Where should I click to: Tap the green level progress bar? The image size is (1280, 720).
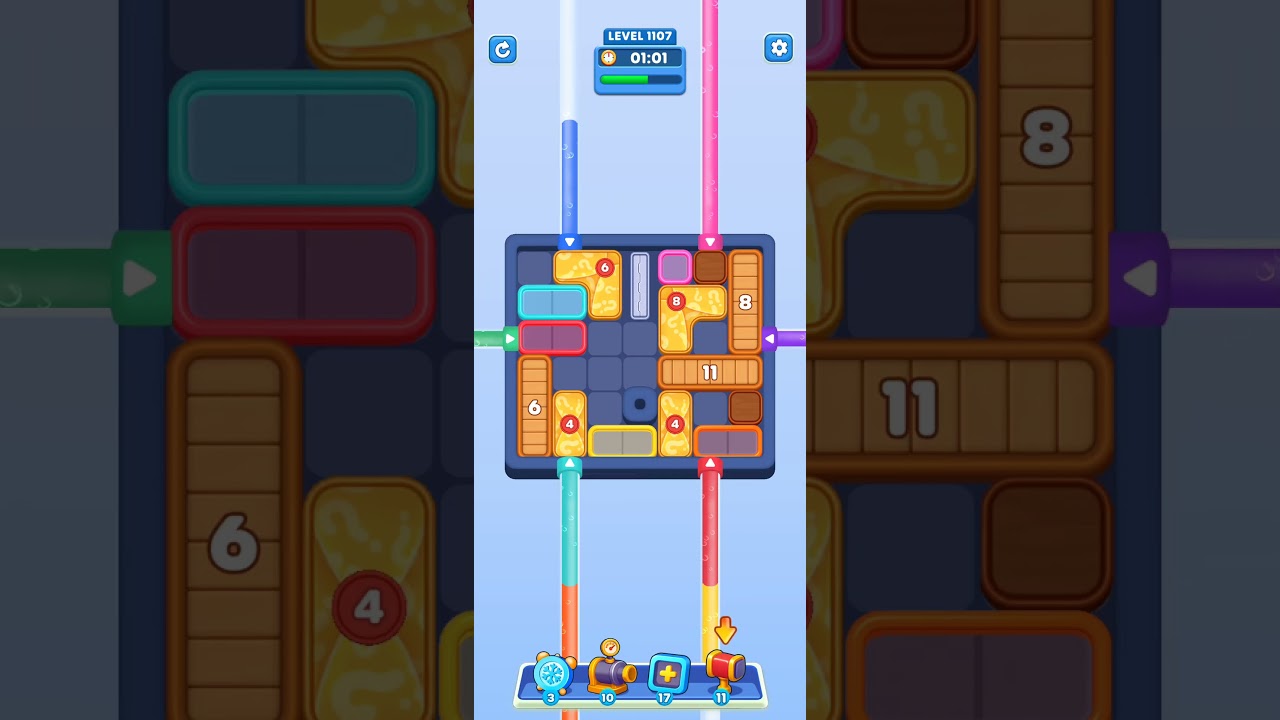639,79
